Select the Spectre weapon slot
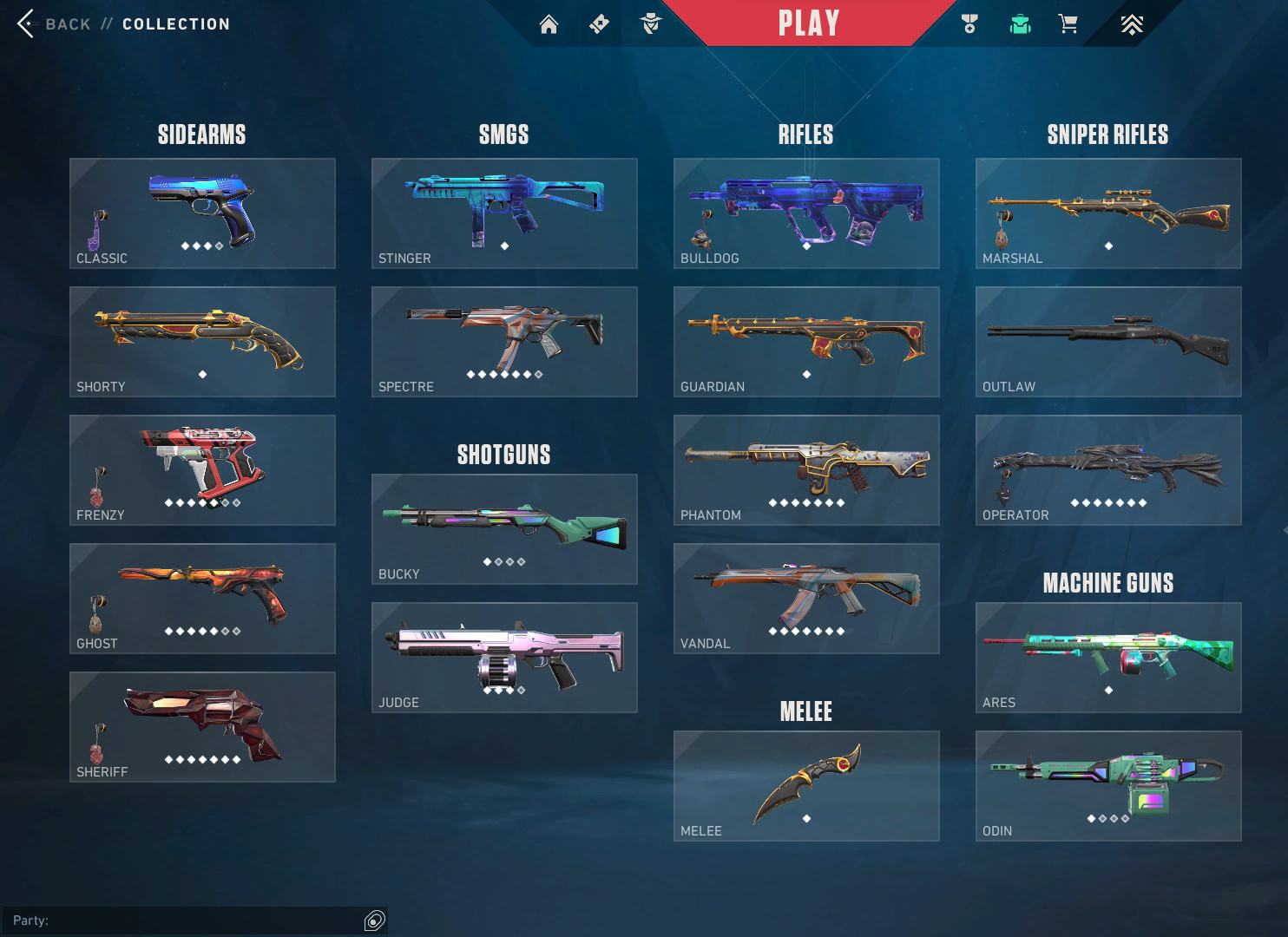 pyautogui.click(x=504, y=342)
